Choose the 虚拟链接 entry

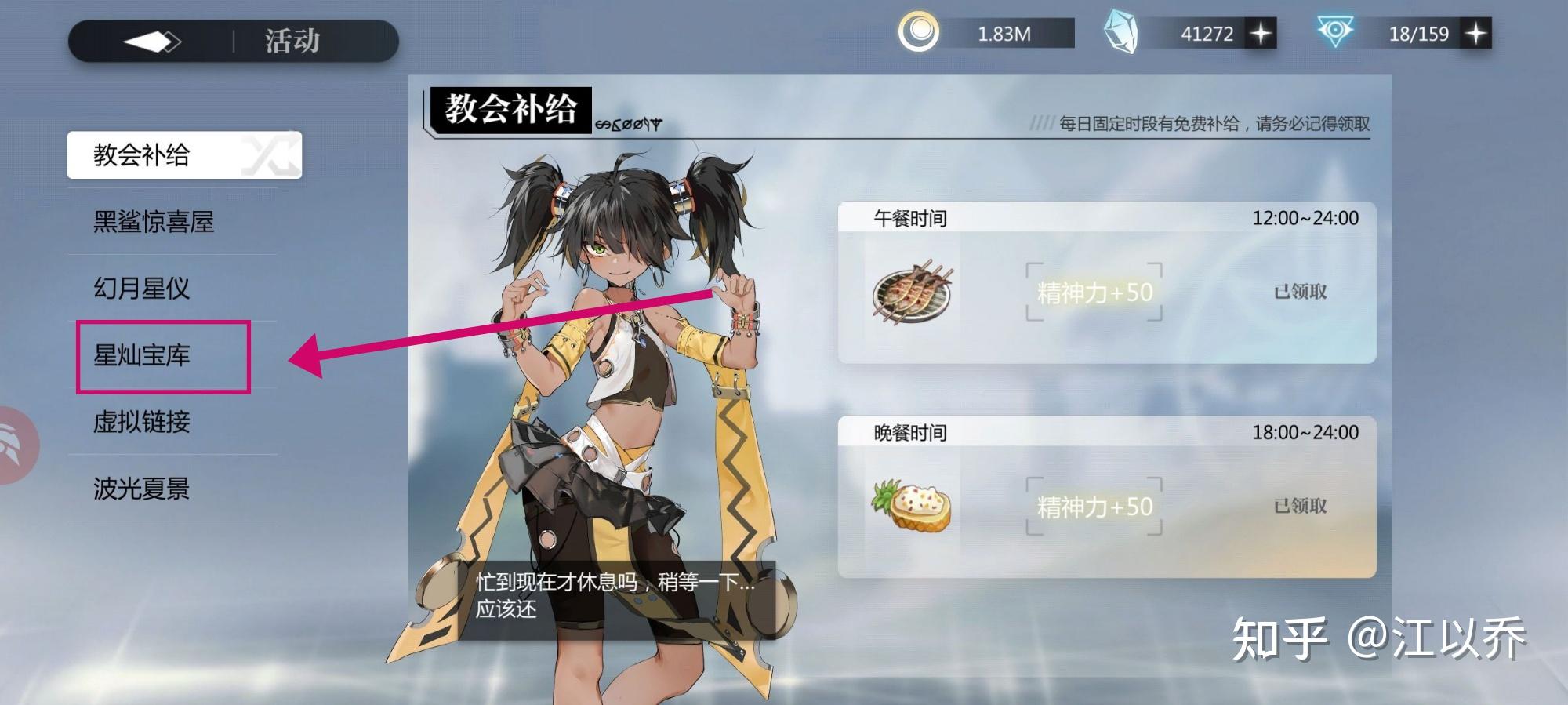142,422
